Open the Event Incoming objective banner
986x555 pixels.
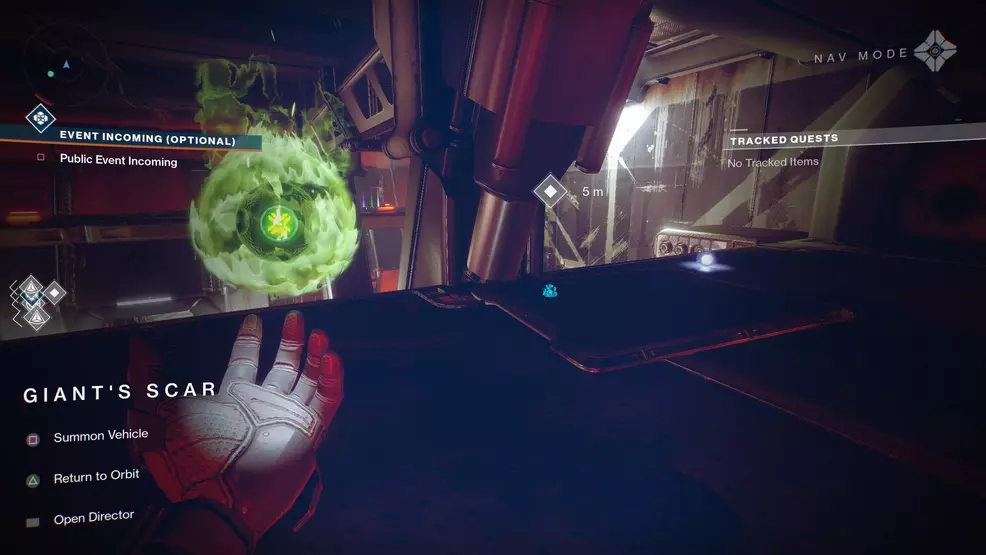coord(147,139)
